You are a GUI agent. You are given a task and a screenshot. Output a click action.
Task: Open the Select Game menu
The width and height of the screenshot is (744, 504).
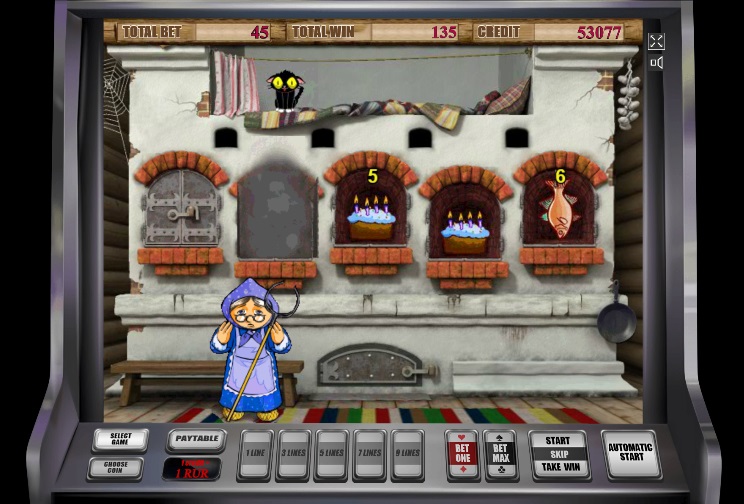tap(120, 440)
